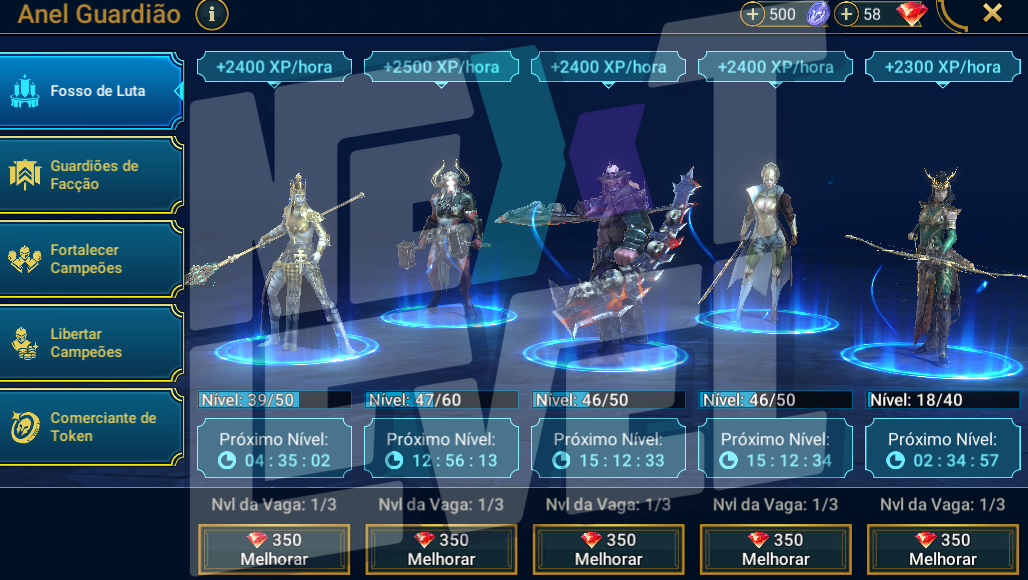Viewport: 1028px width, 580px height.
Task: Choose Melhorar below the Nível 18/40 champion
Action: (x=942, y=549)
